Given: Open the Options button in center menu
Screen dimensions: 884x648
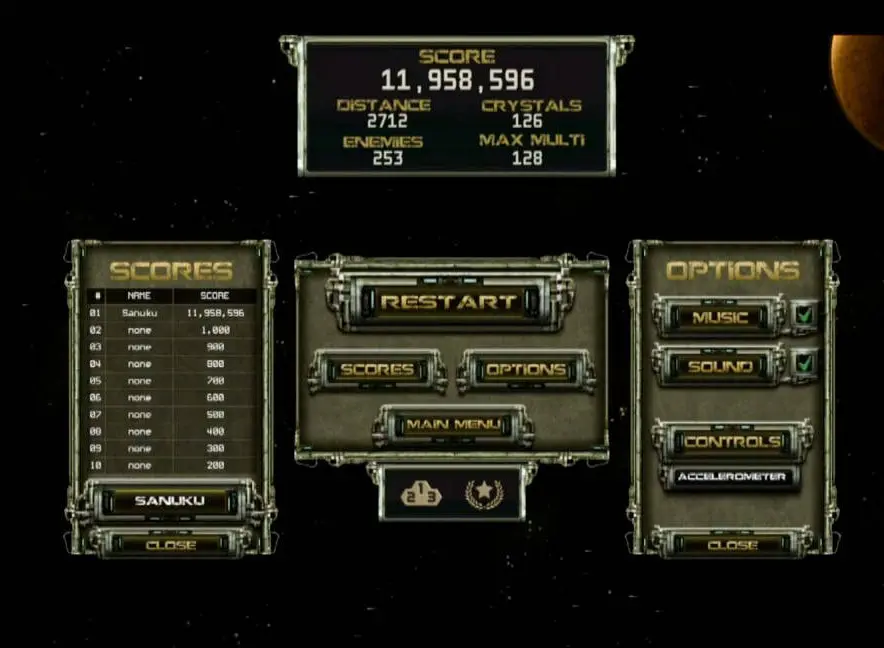Looking at the screenshot, I should 525,370.
